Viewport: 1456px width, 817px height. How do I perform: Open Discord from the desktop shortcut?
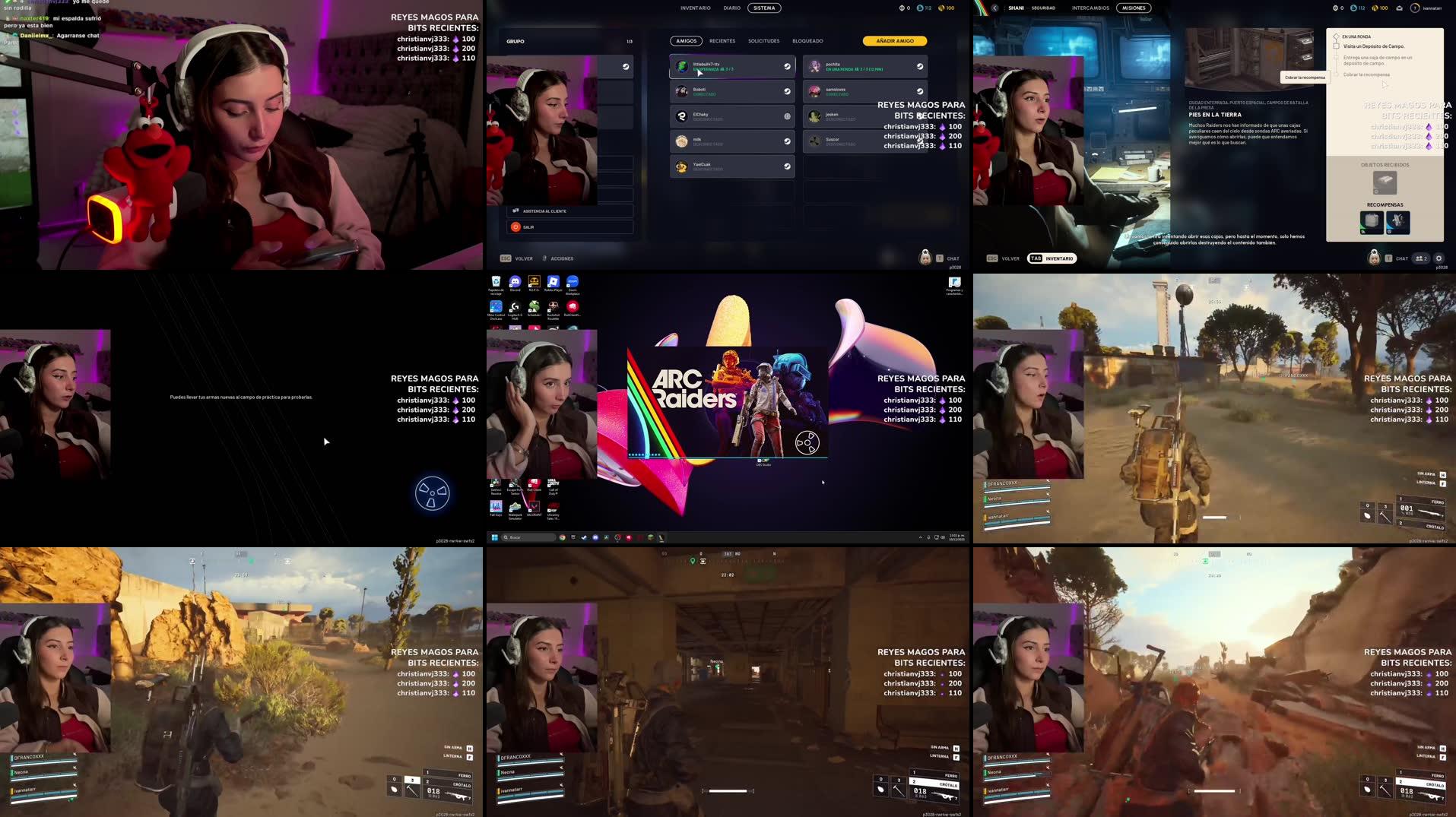(515, 283)
